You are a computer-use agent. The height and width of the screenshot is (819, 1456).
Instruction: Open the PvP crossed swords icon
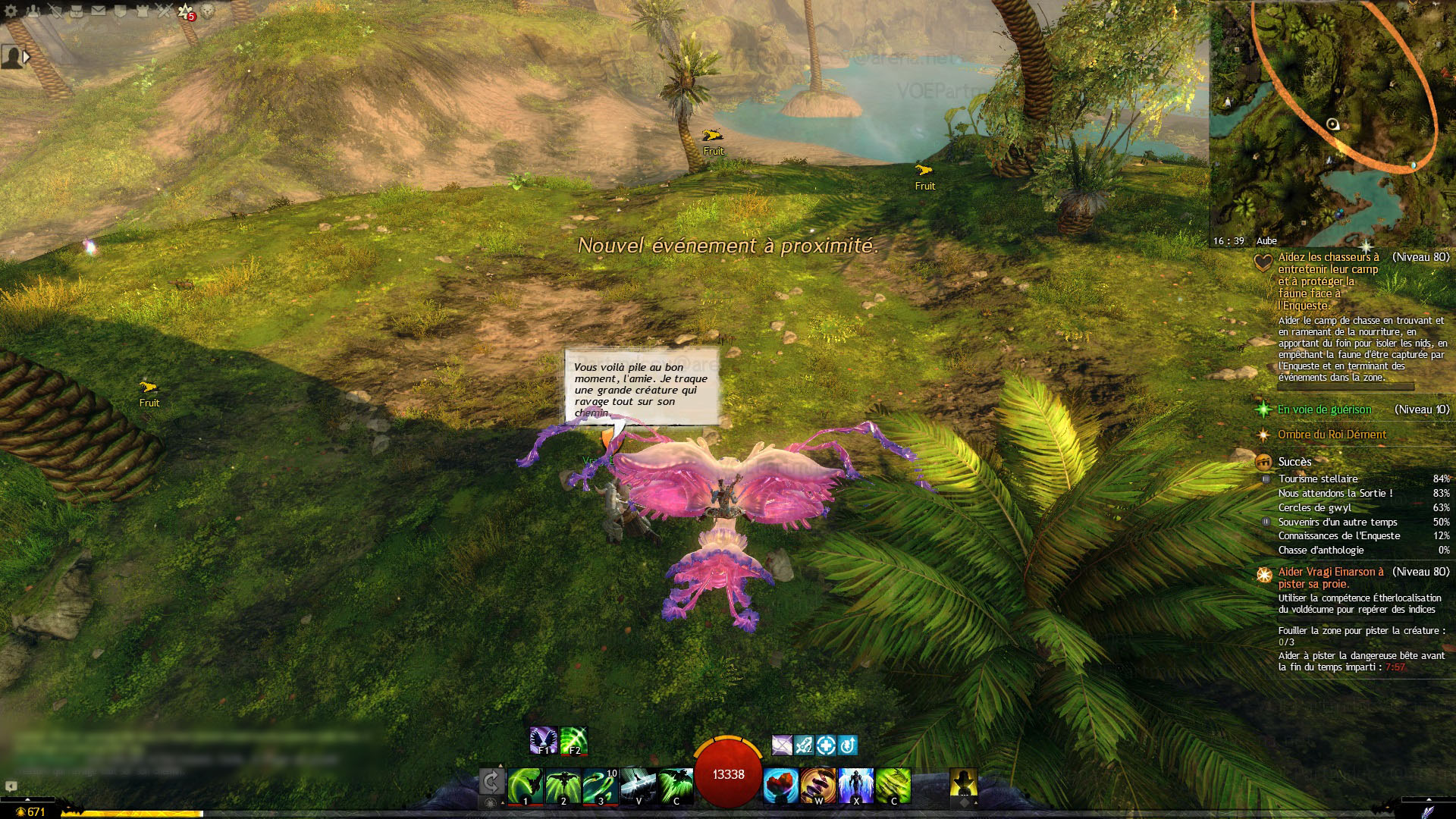click(164, 11)
